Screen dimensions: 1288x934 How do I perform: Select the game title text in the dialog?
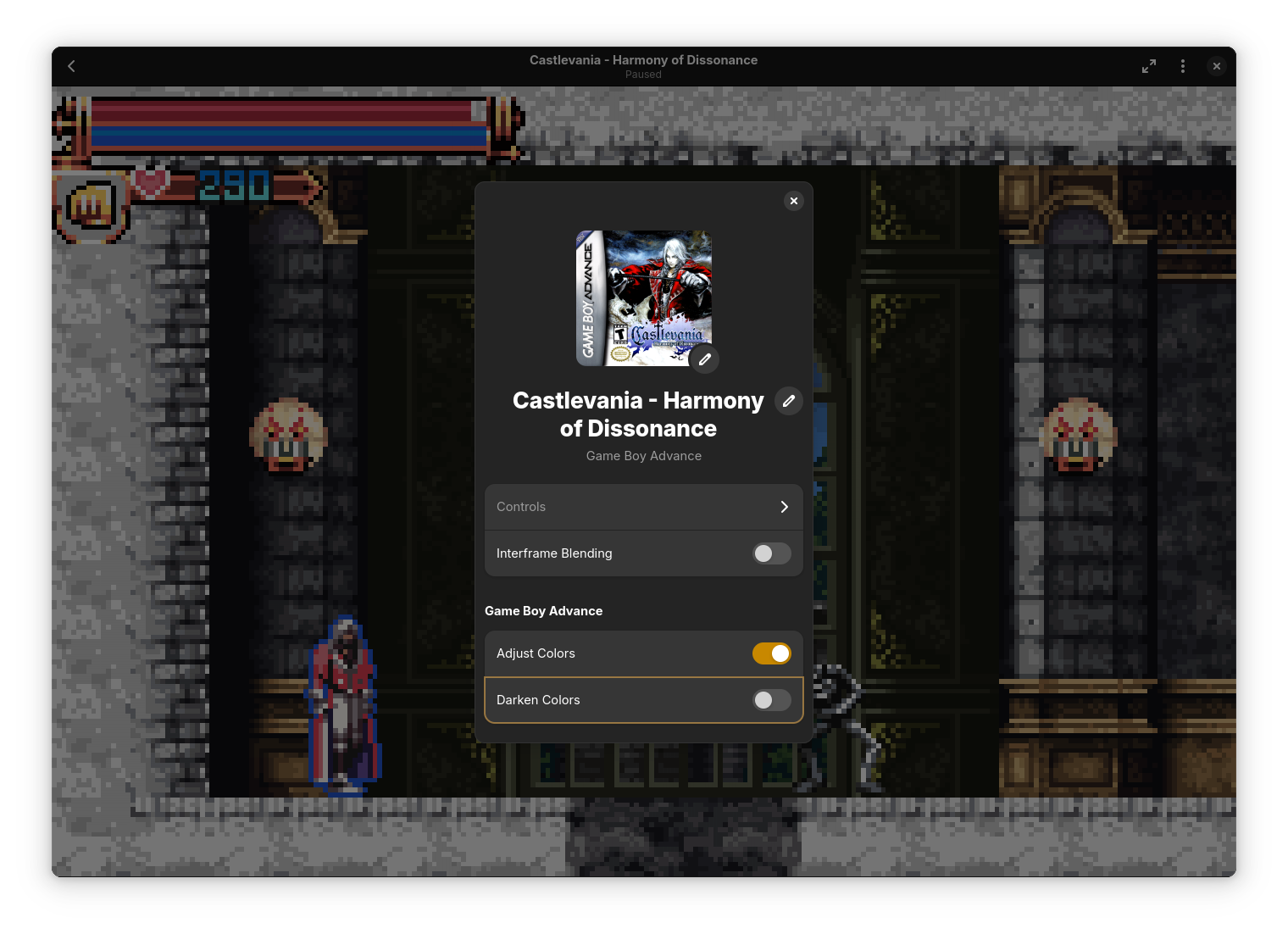point(638,414)
